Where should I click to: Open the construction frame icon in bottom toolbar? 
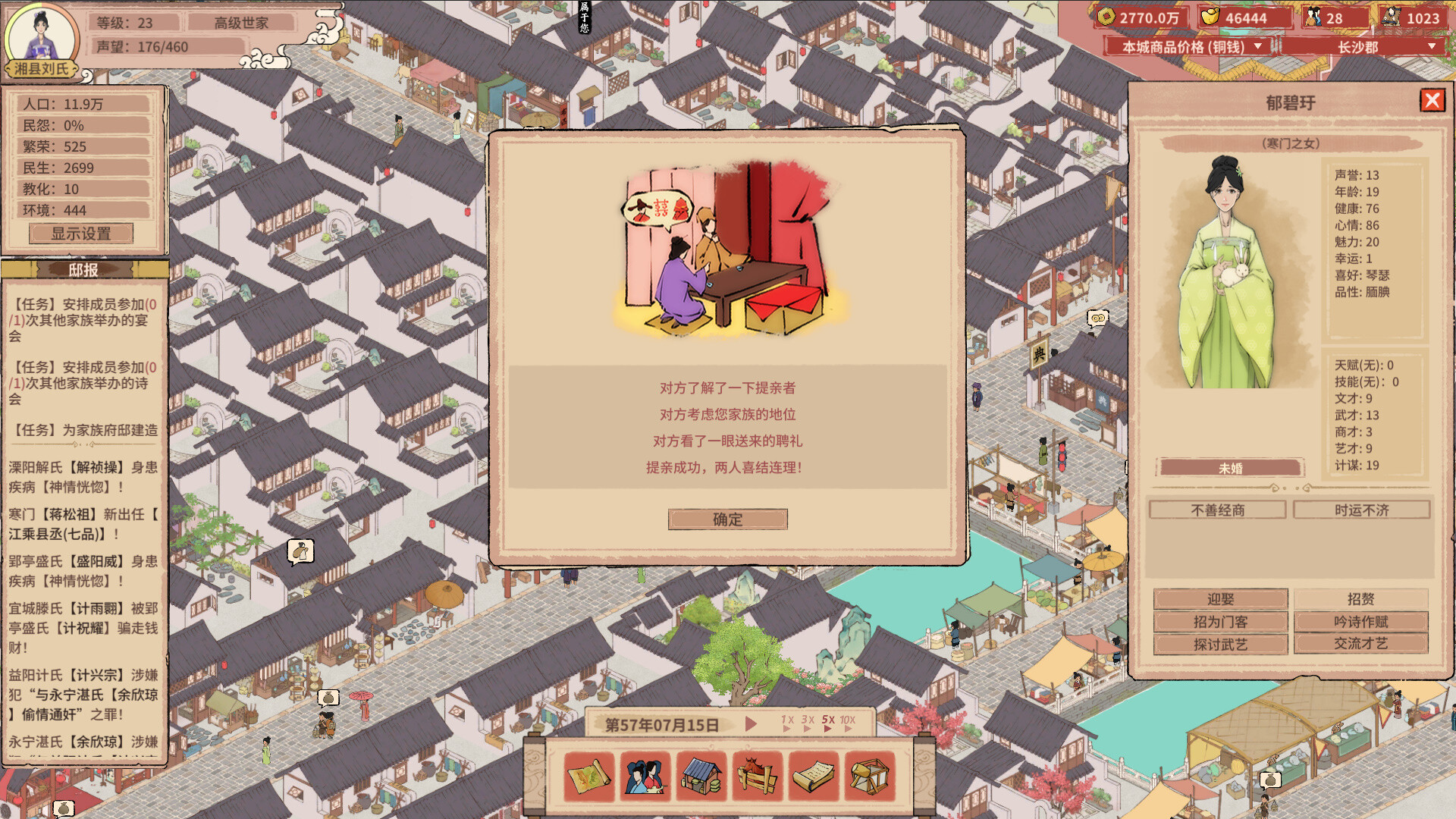tap(869, 777)
